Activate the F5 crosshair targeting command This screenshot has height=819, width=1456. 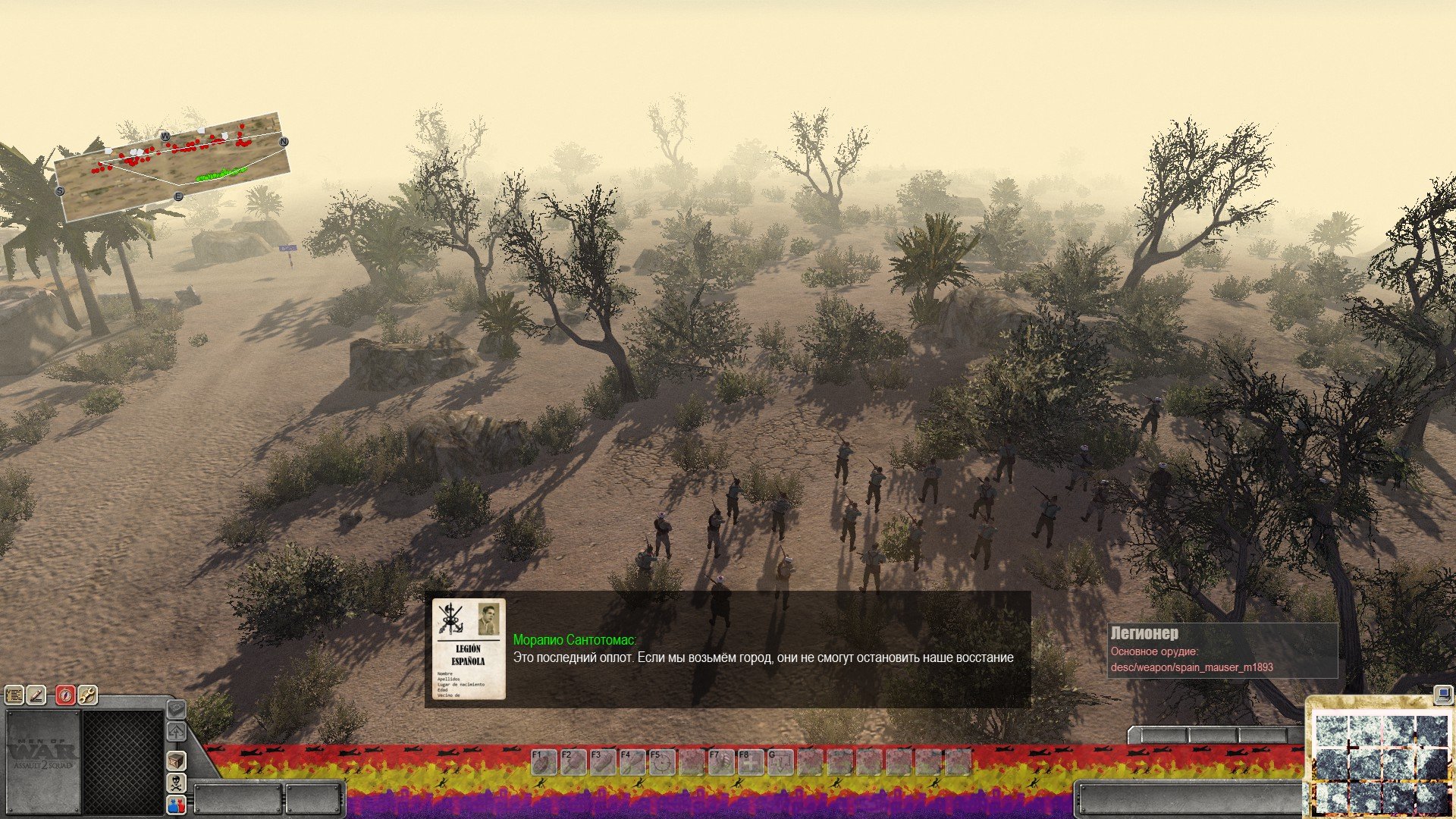662,762
